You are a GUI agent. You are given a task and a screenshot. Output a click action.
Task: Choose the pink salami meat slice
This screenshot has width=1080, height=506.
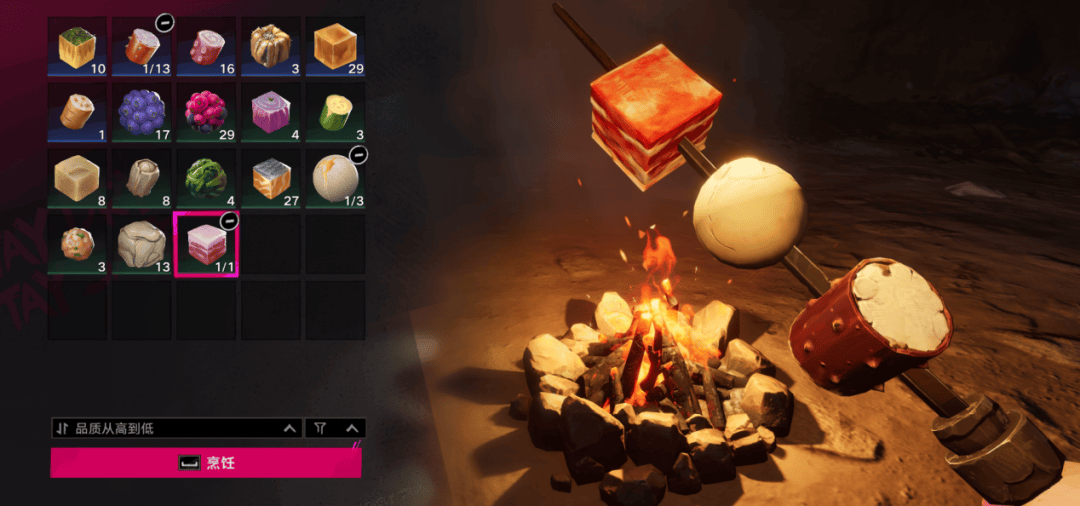(x=205, y=46)
